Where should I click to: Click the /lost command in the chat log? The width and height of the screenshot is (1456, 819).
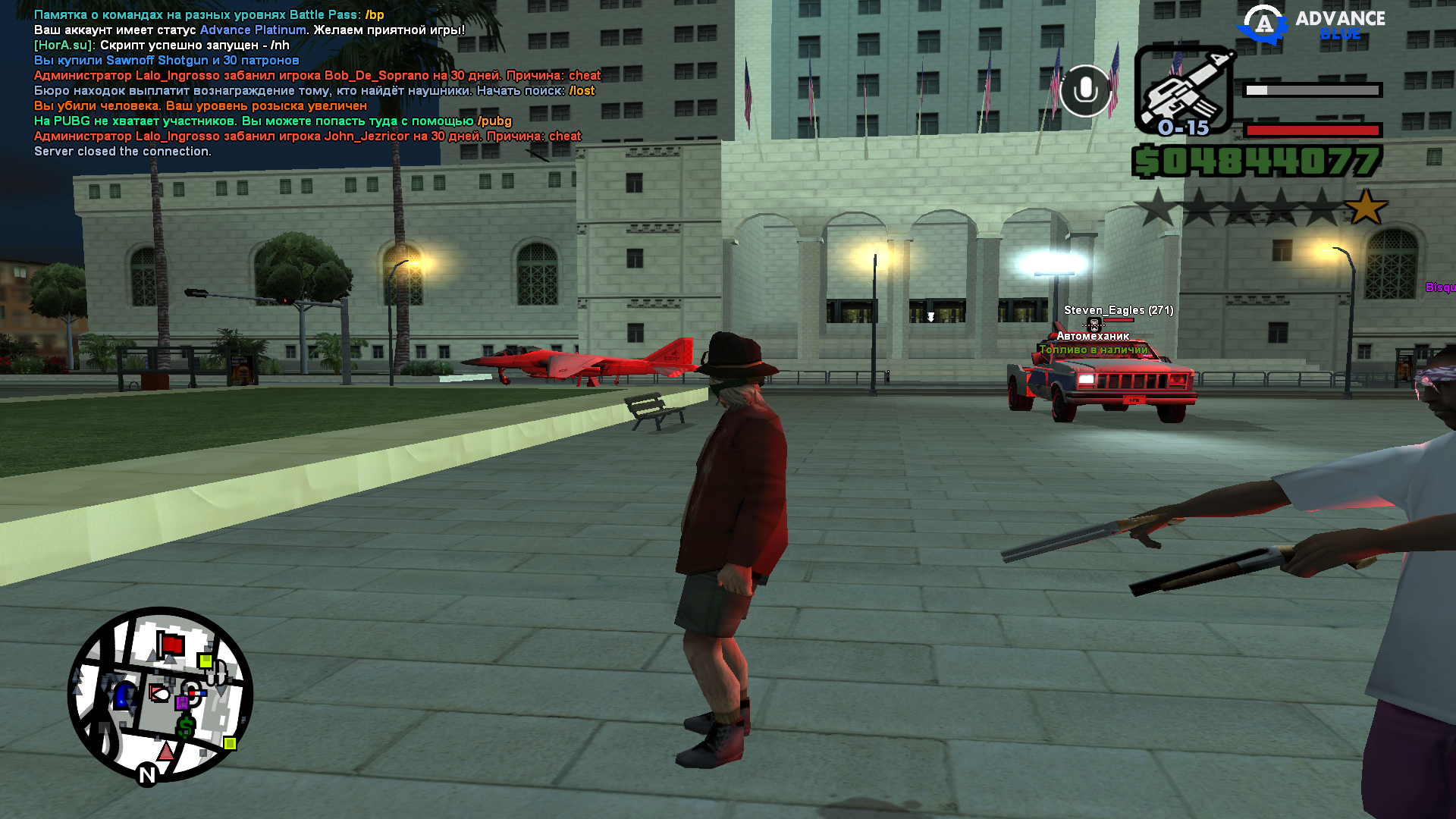582,91
